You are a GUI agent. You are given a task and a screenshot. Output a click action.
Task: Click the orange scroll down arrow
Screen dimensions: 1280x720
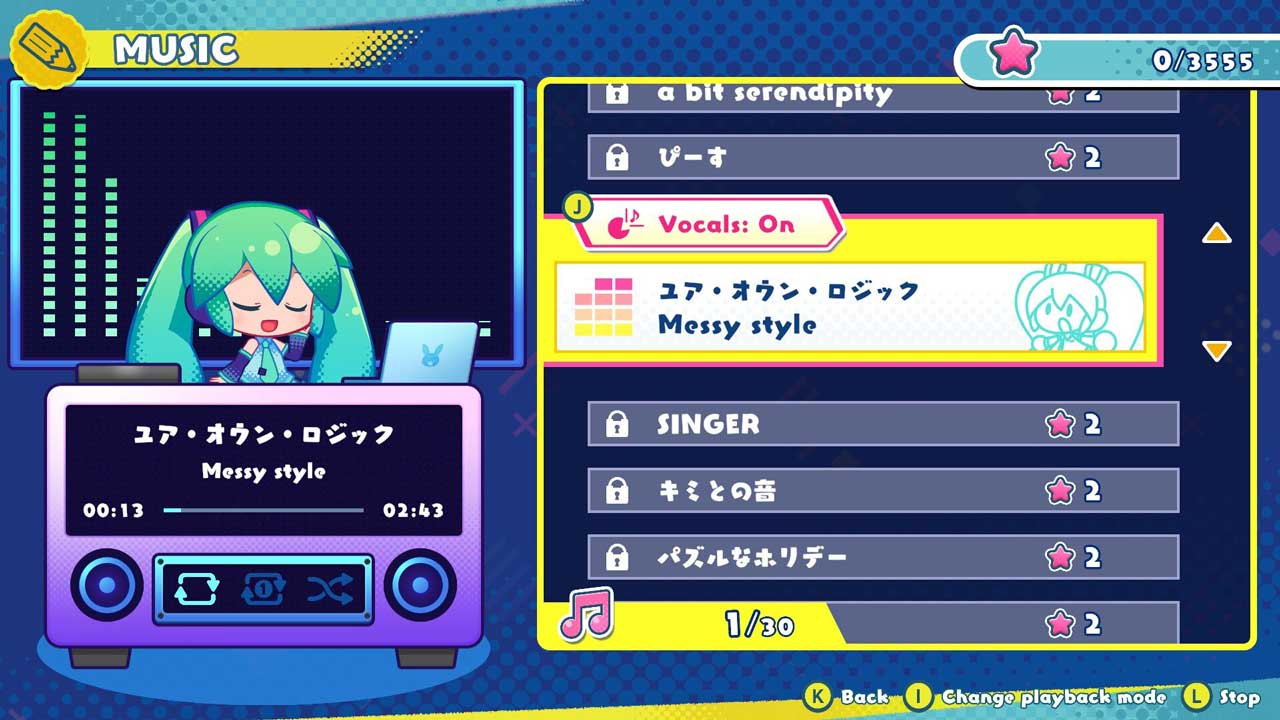[1216, 351]
